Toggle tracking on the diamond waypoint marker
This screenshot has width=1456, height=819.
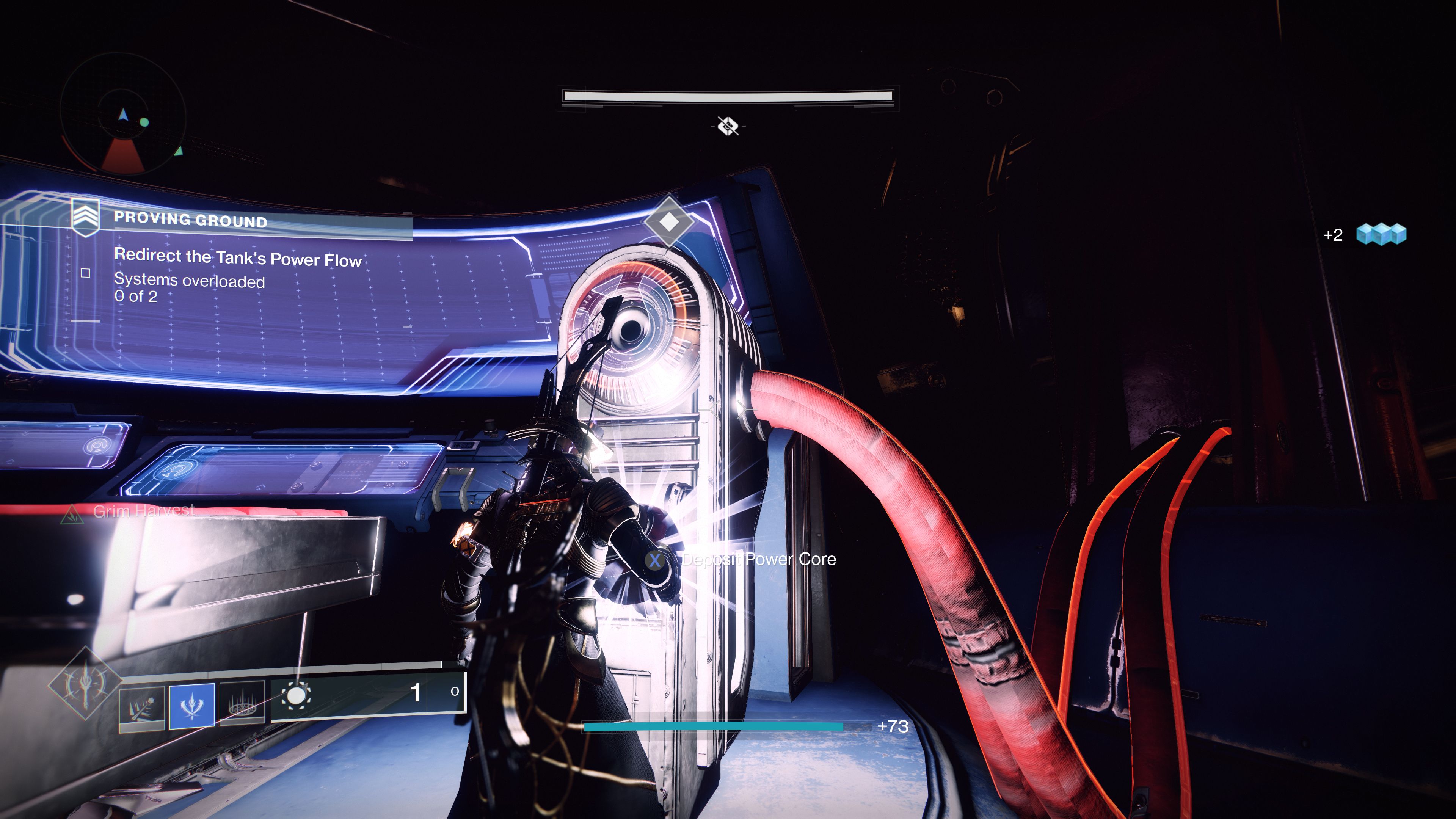click(670, 223)
